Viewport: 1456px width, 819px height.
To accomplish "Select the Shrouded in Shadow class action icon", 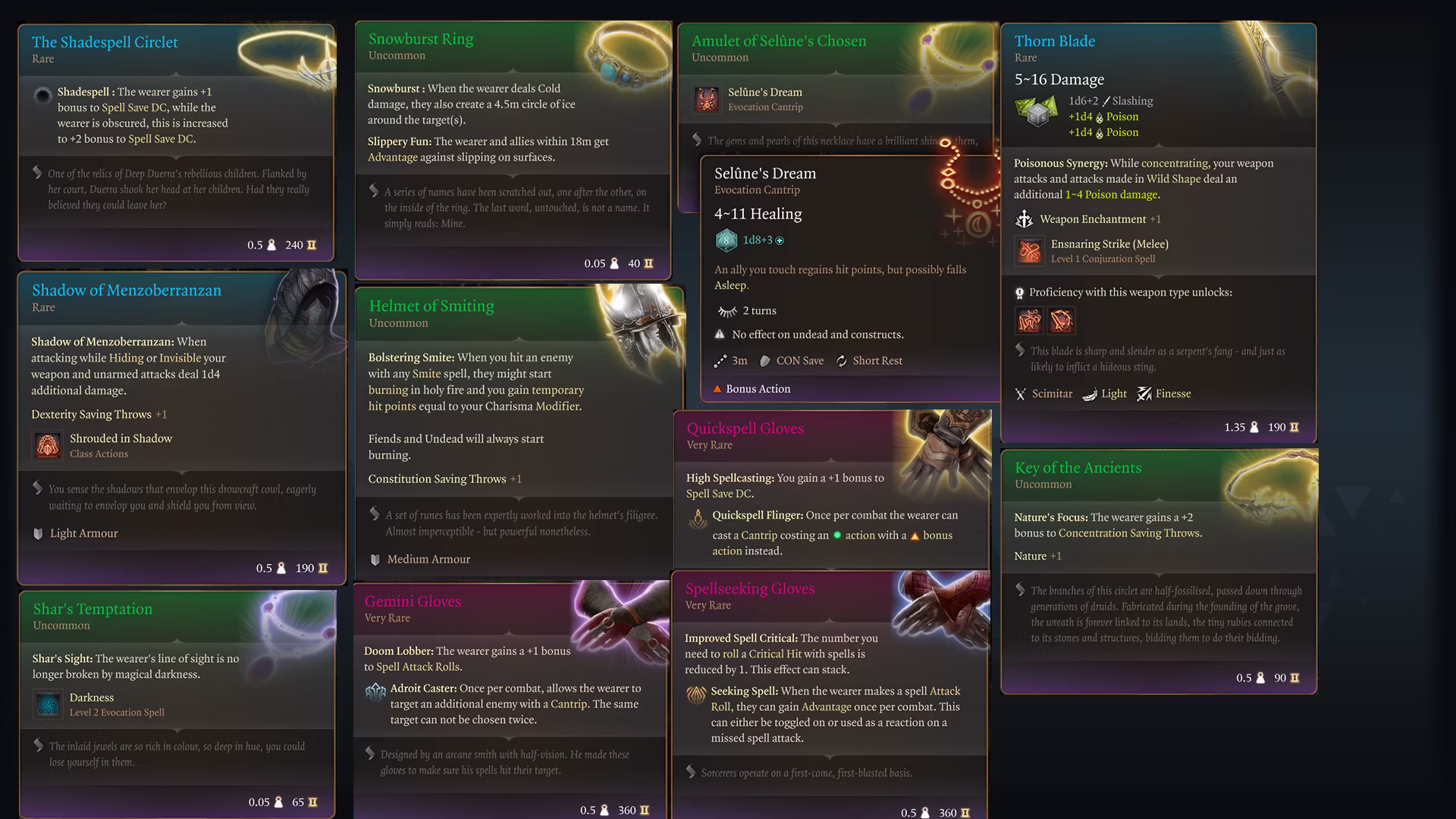I will (x=47, y=446).
